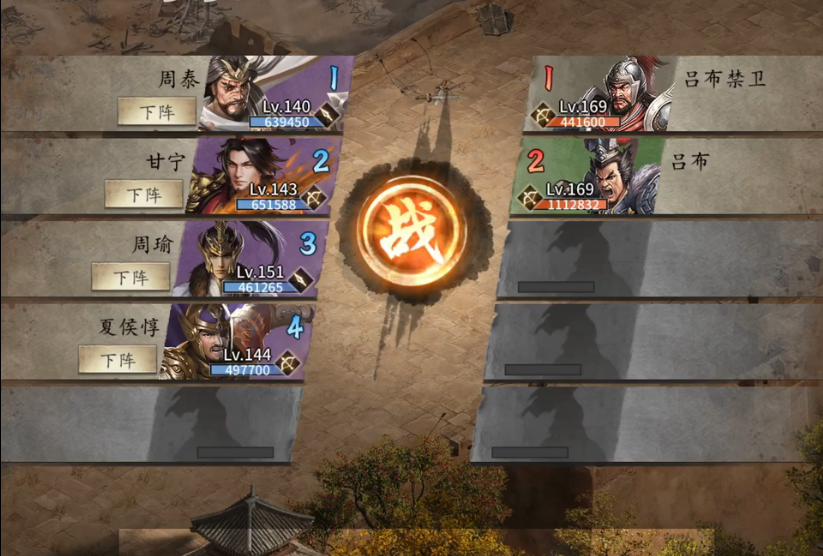The width and height of the screenshot is (823, 556).
Task: Remove 周泰 with his 下阵 button
Action: click(x=157, y=111)
